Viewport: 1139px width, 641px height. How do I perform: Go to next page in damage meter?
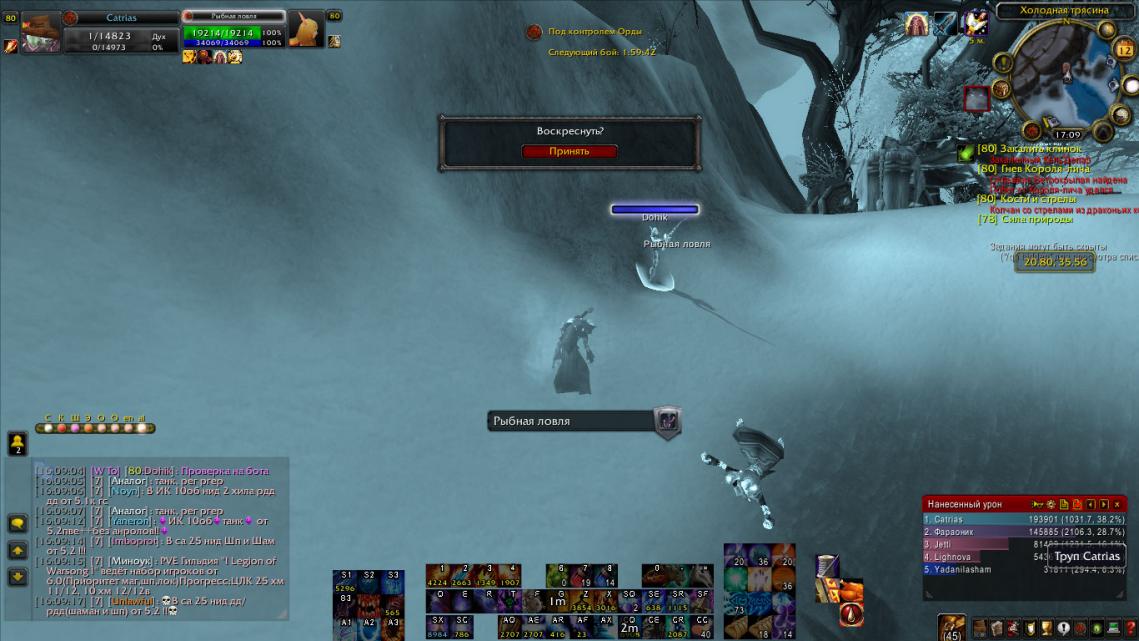pyautogui.click(x=1103, y=504)
